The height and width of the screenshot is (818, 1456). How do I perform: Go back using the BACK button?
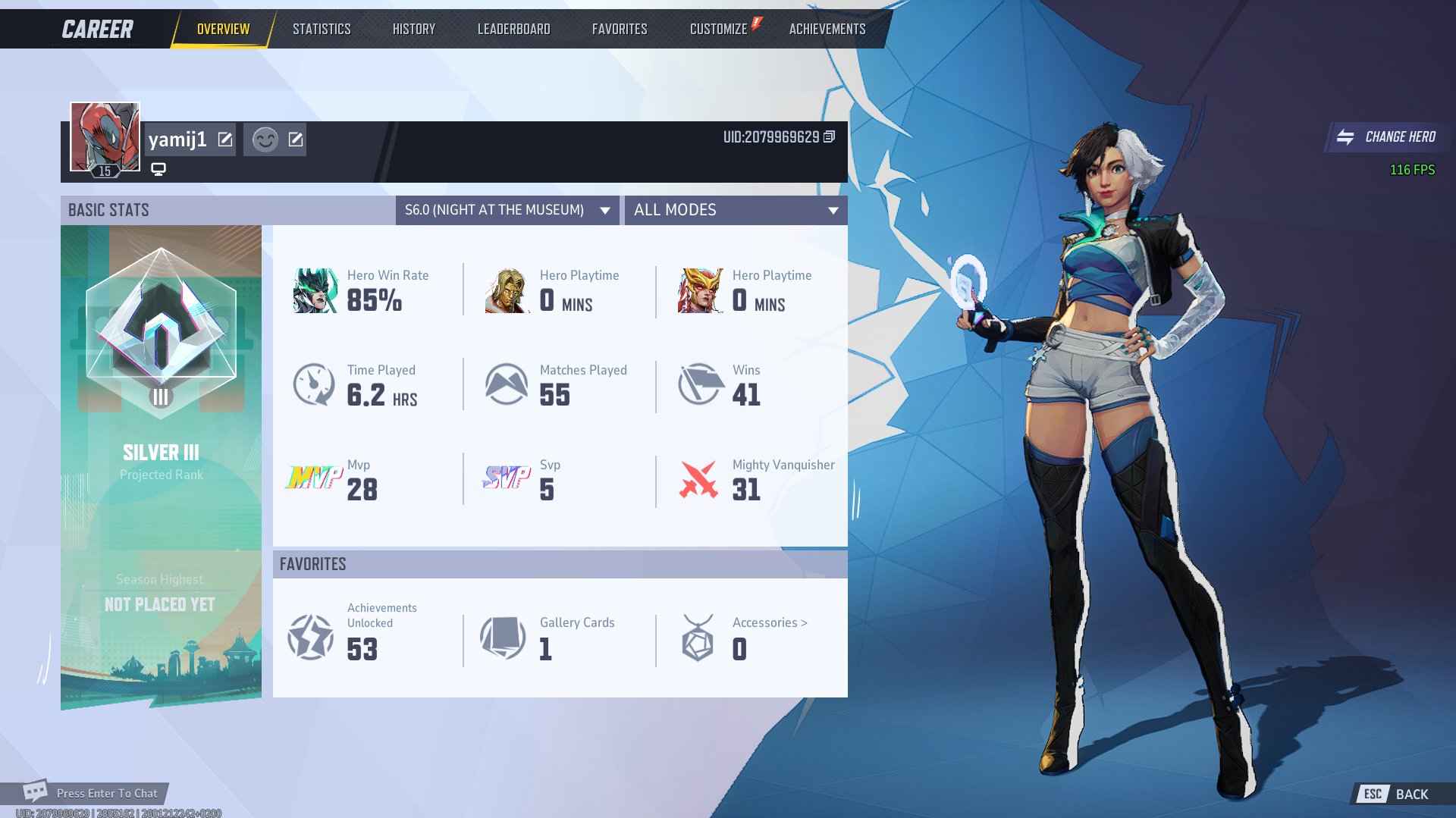point(1412,793)
